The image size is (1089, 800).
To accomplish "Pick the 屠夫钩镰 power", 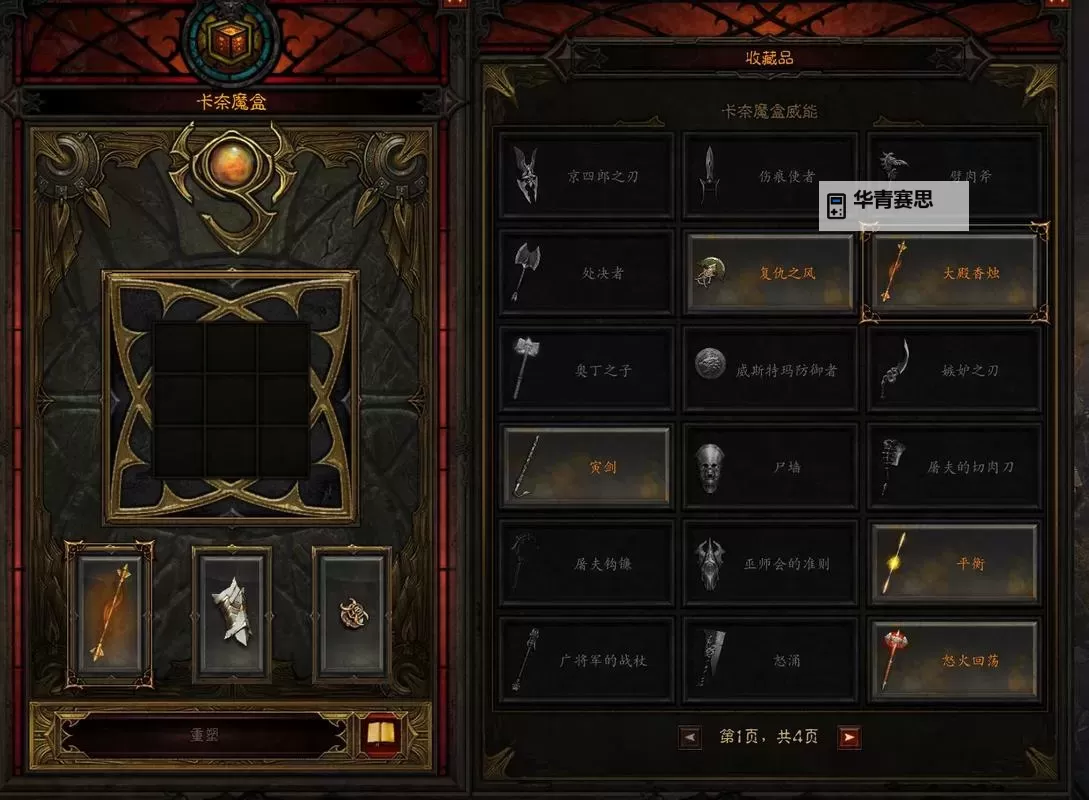I will 586,564.
